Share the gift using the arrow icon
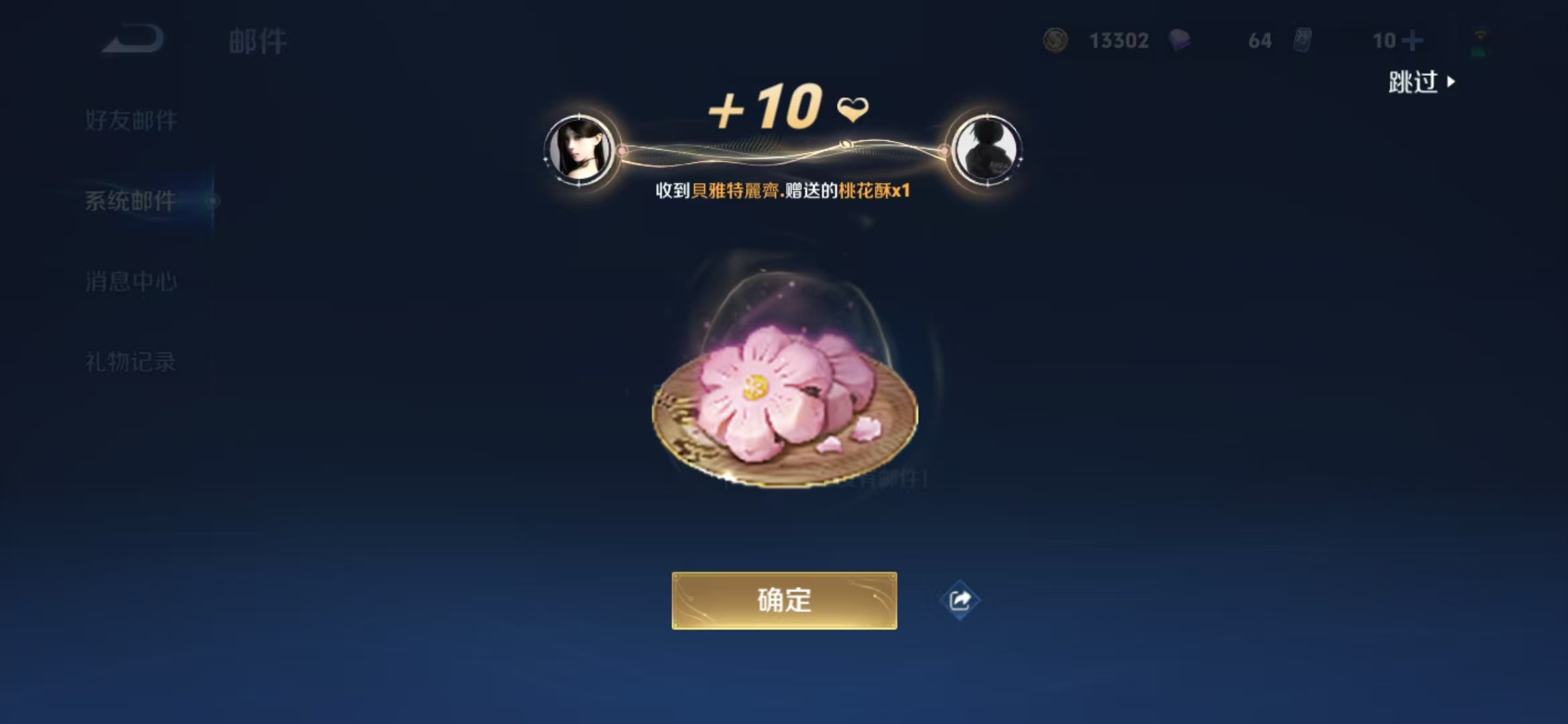The height and width of the screenshot is (724, 1568). [x=960, y=600]
